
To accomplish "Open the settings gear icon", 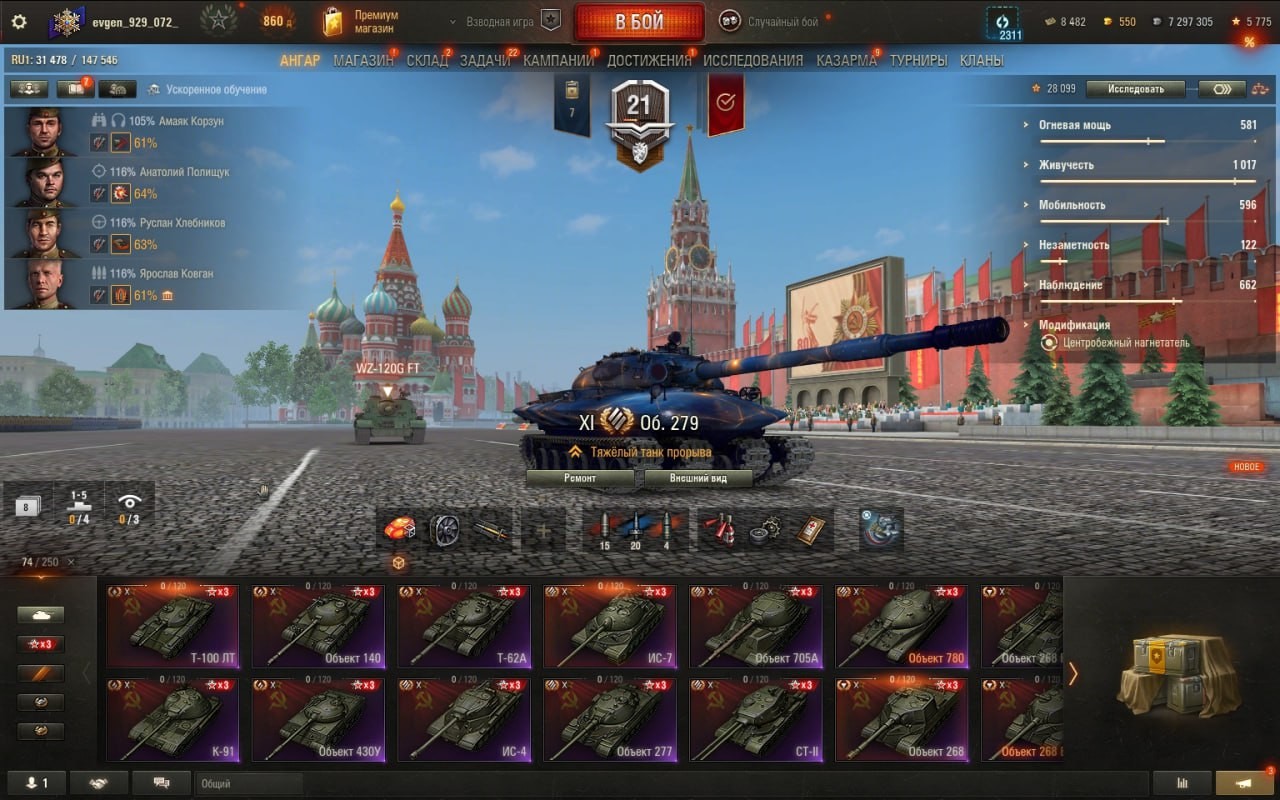I will tap(18, 21).
